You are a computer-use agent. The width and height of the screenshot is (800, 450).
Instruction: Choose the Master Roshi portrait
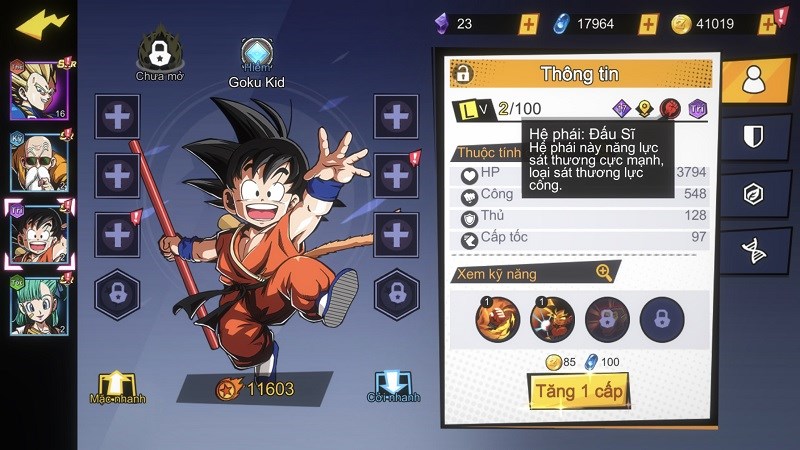click(39, 160)
